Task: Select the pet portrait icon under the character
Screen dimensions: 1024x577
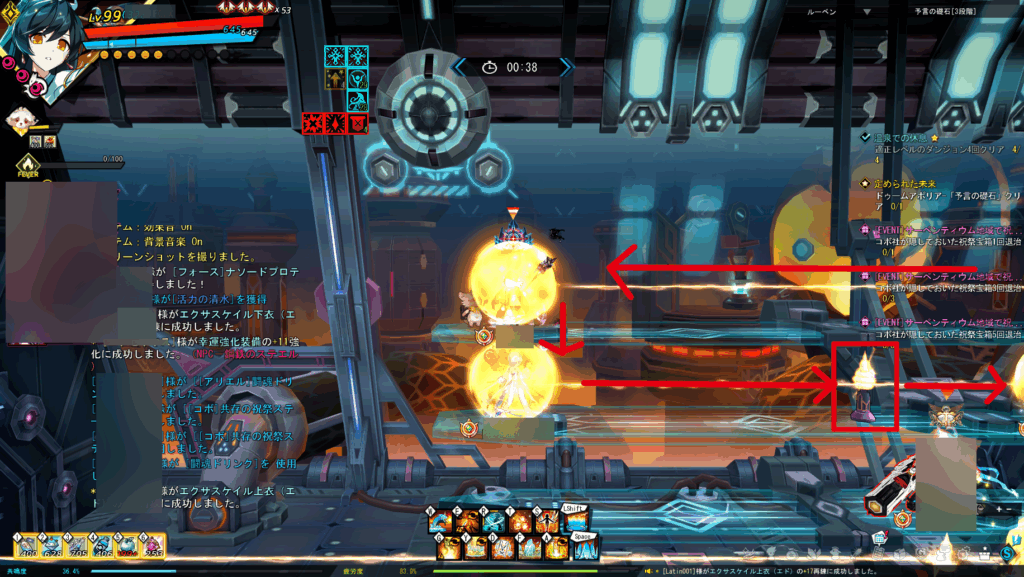Action: pyautogui.click(x=20, y=121)
